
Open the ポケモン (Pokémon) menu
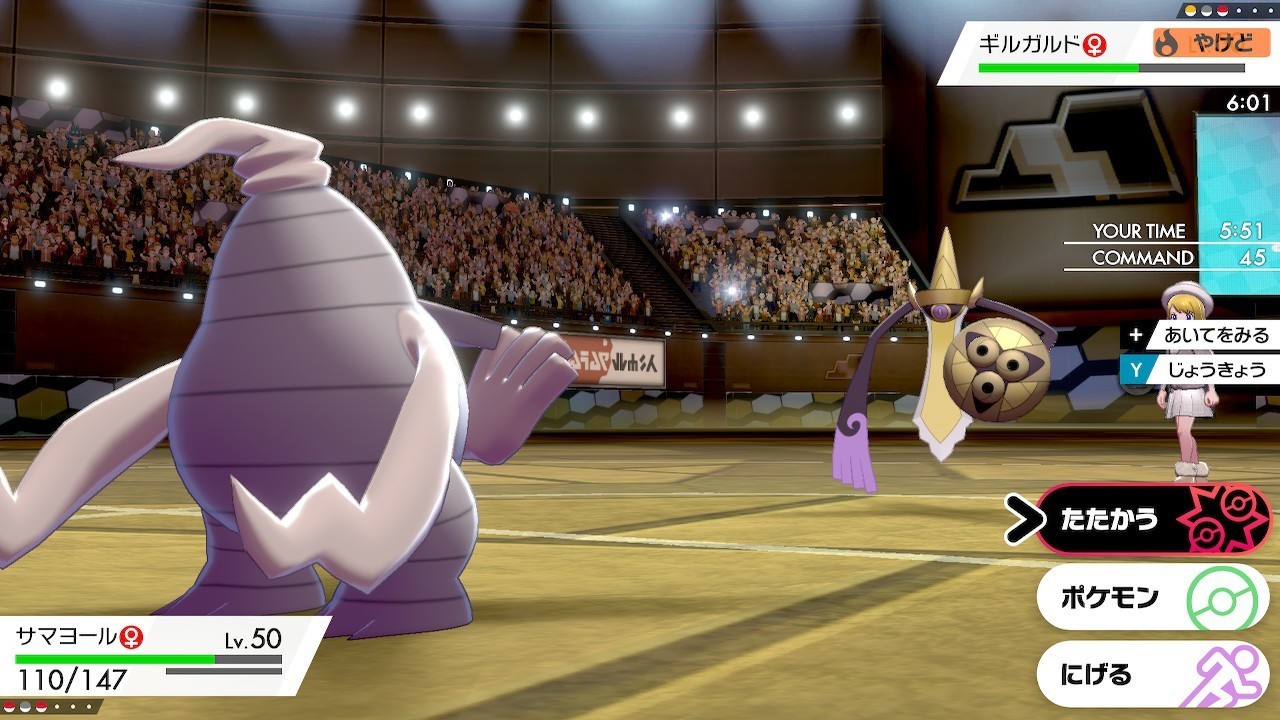click(x=1150, y=598)
